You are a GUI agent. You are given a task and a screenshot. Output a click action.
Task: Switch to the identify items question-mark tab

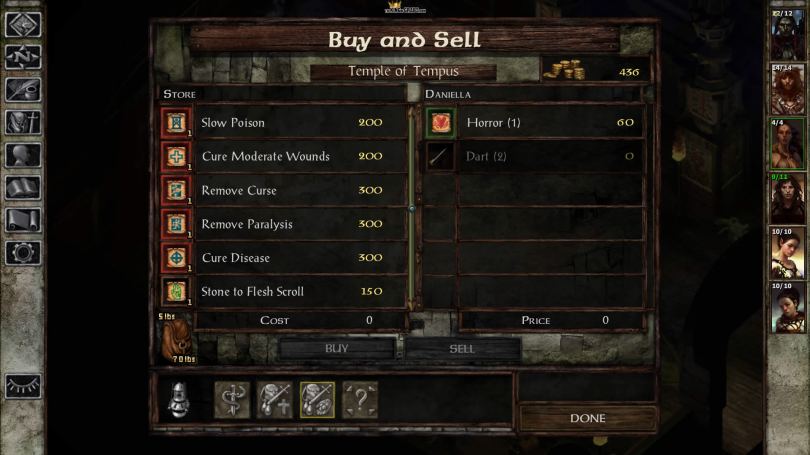360,400
